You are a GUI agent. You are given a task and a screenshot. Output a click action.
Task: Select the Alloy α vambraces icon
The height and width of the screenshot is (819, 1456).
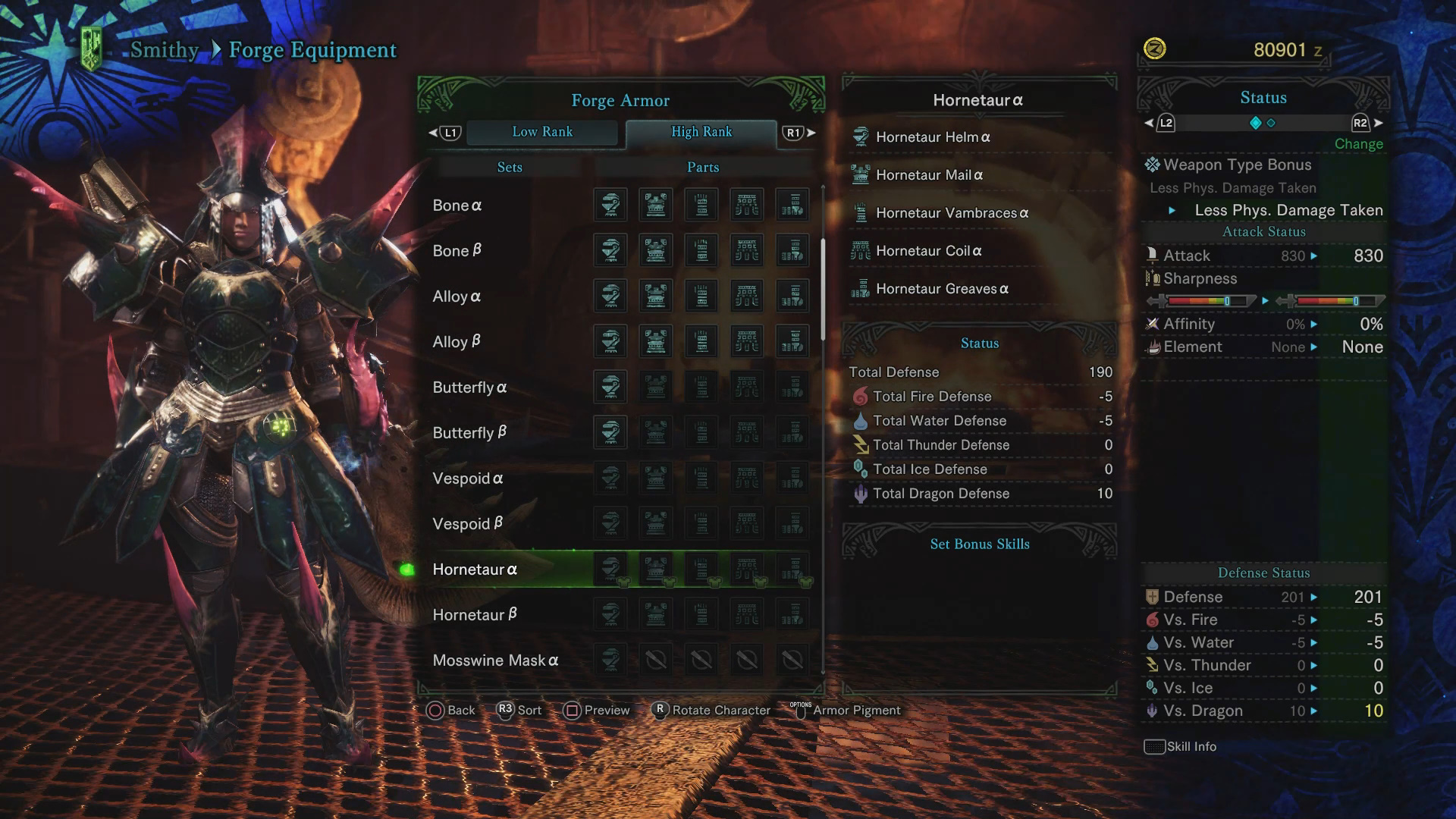701,296
